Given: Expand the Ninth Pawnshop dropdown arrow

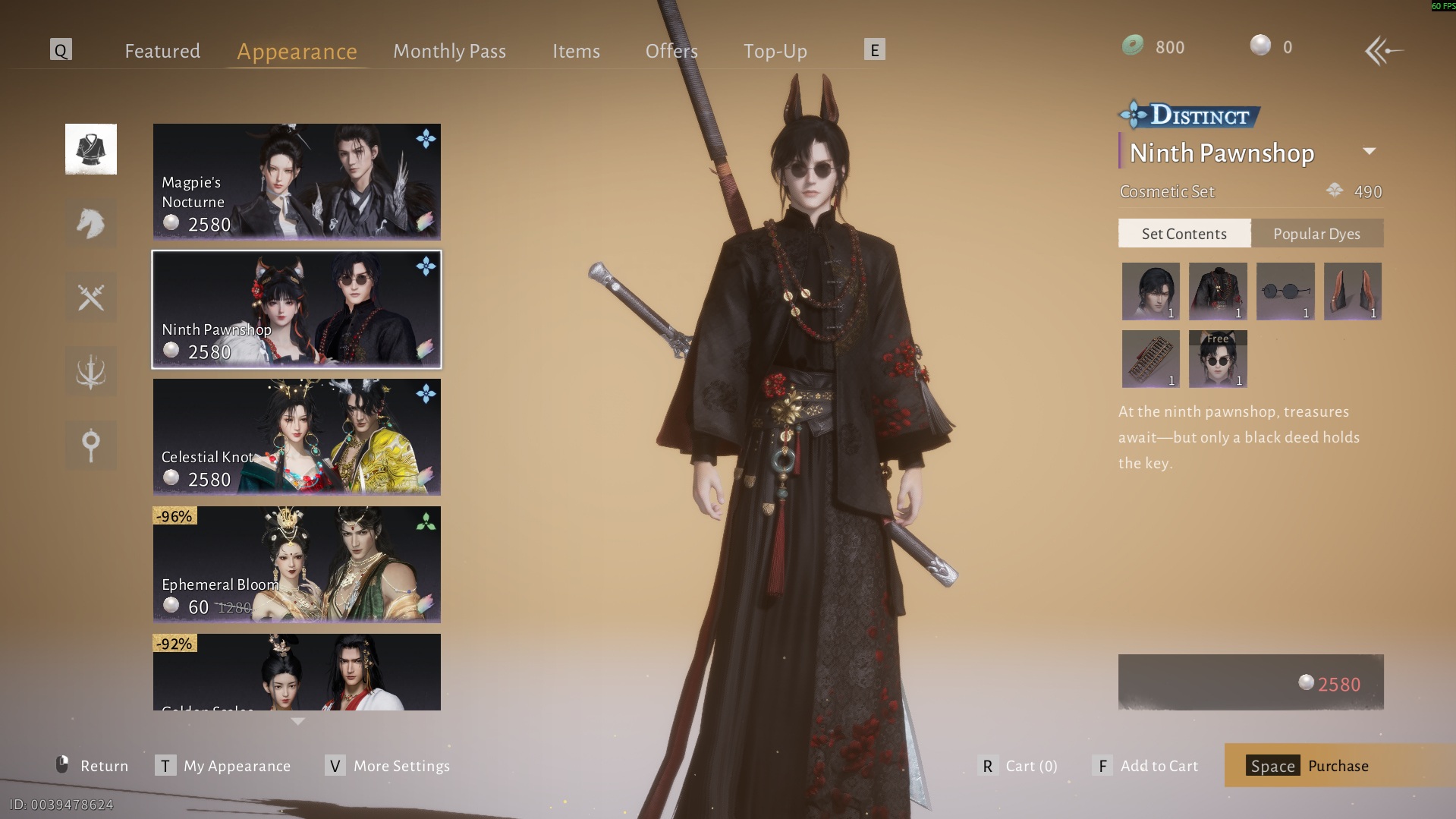Looking at the screenshot, I should point(1369,151).
